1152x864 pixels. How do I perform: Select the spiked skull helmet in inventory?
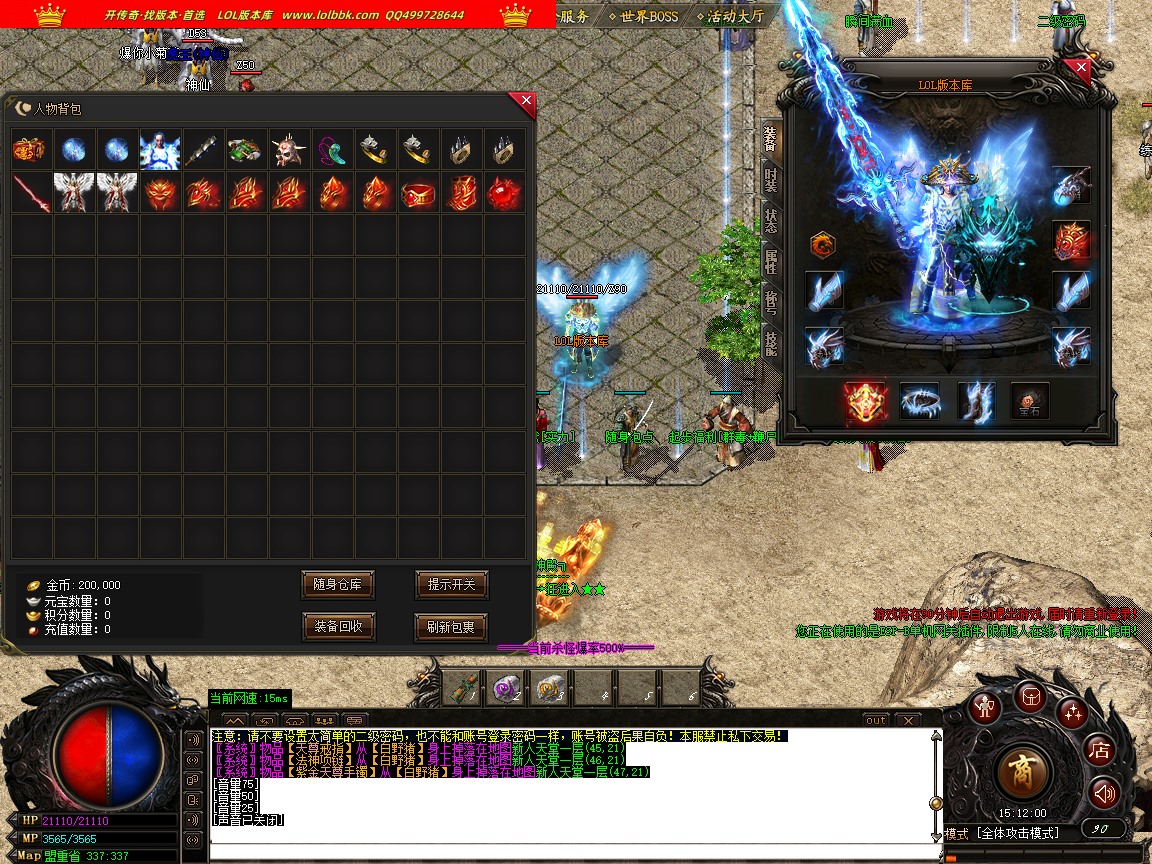point(290,150)
